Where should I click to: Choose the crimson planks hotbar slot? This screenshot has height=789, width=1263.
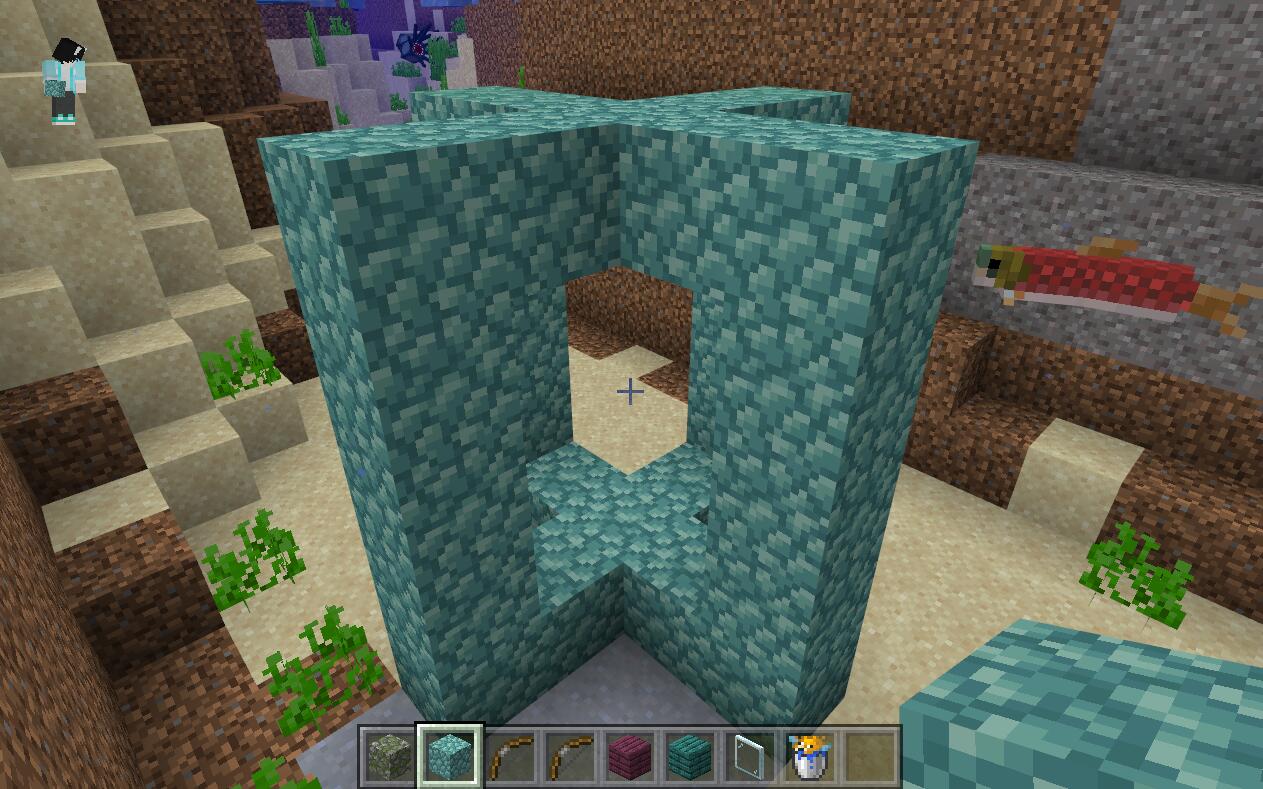tap(630, 756)
